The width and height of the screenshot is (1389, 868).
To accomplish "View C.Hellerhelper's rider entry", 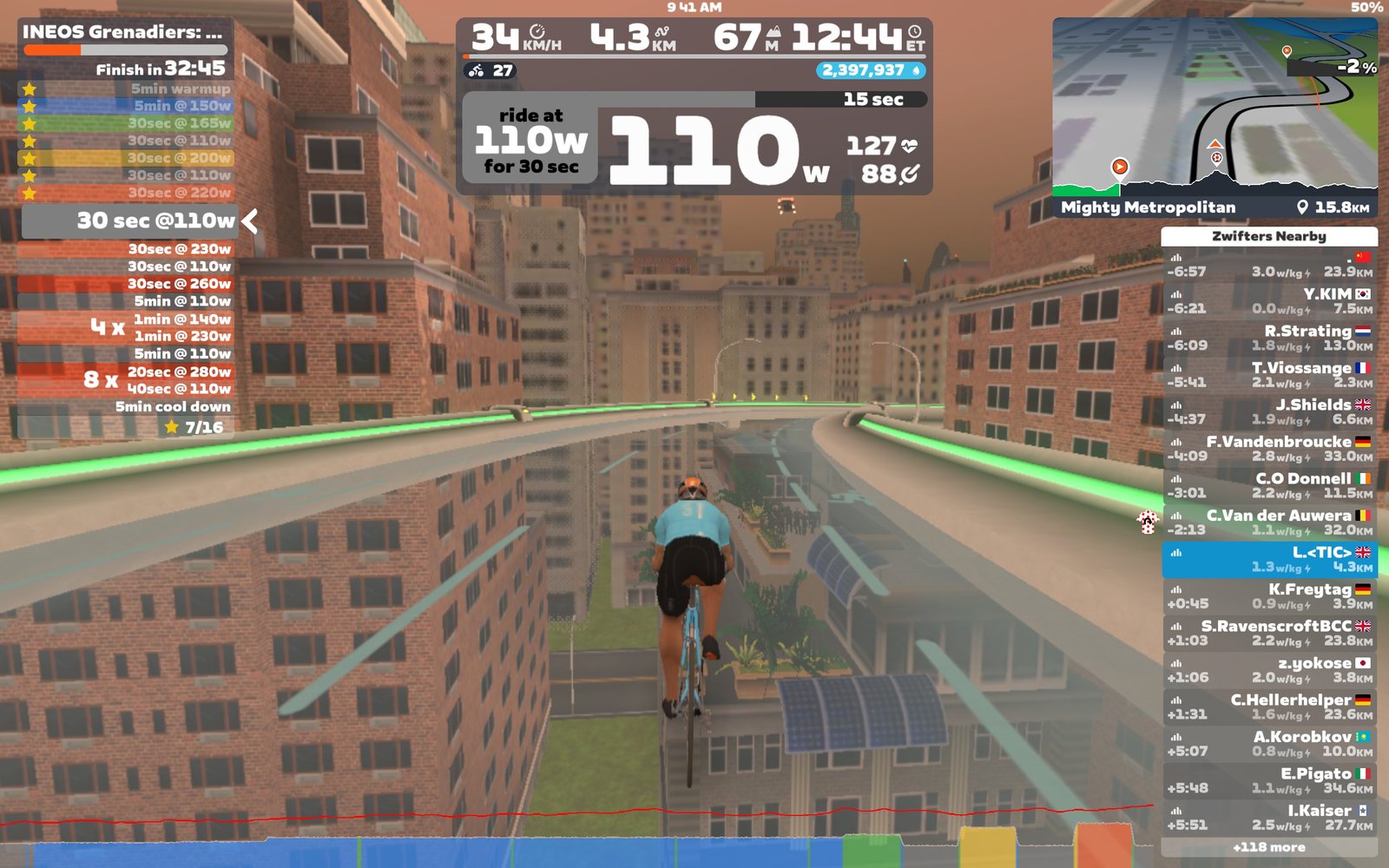I will [x=1269, y=707].
